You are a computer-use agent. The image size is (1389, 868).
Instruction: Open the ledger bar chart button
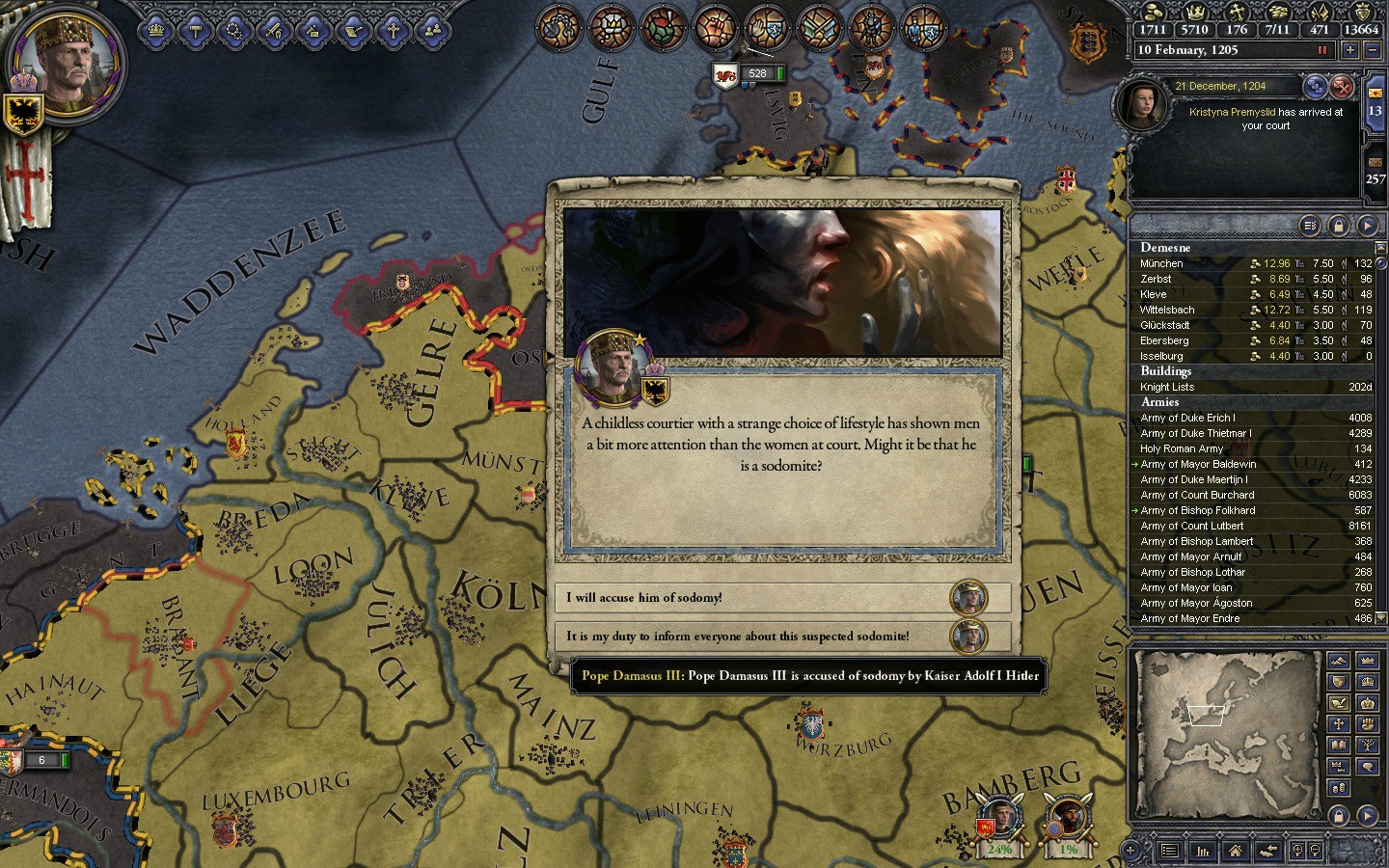pyautogui.click(x=1203, y=851)
